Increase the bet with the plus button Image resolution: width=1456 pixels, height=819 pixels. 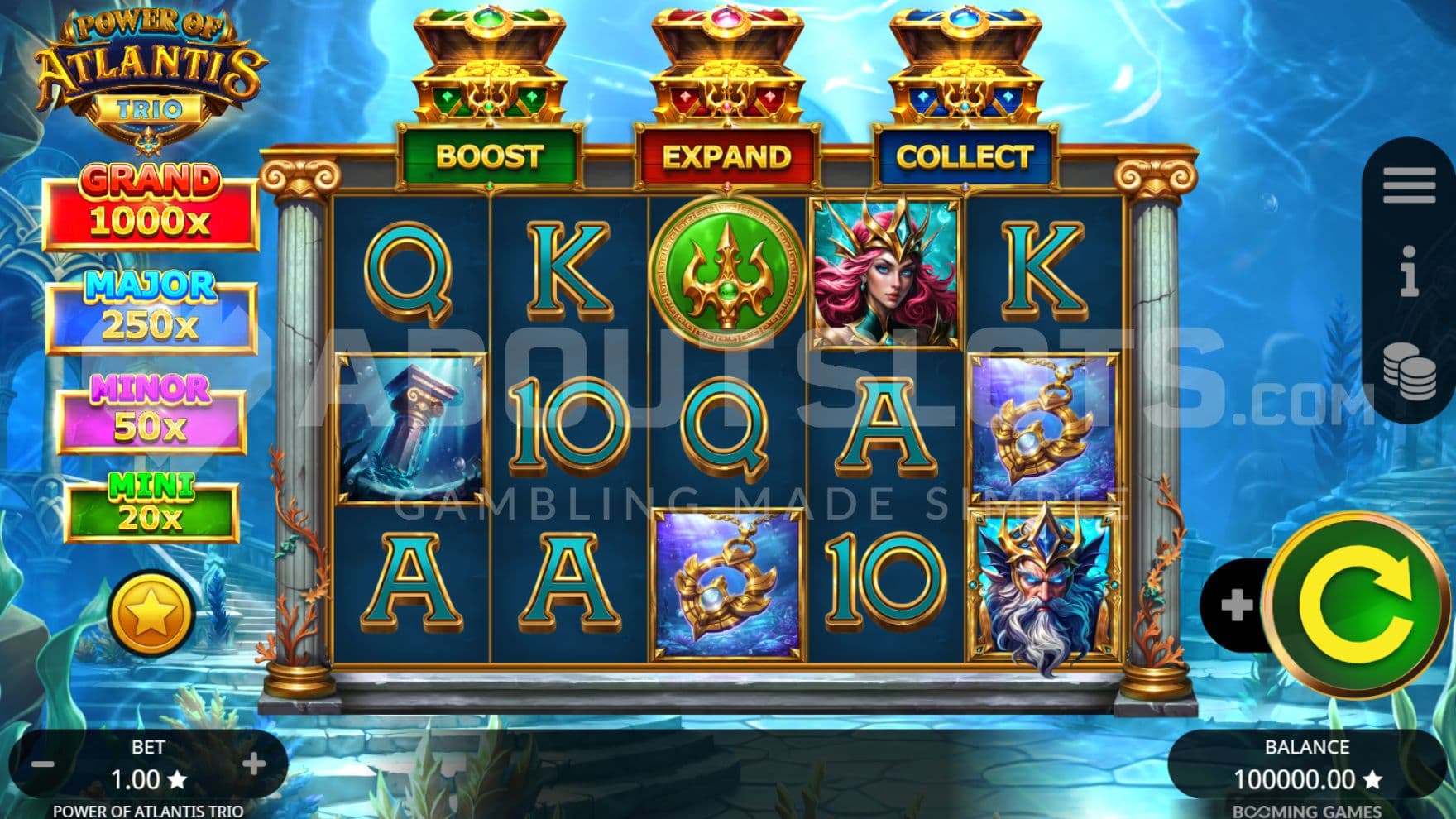coord(255,764)
